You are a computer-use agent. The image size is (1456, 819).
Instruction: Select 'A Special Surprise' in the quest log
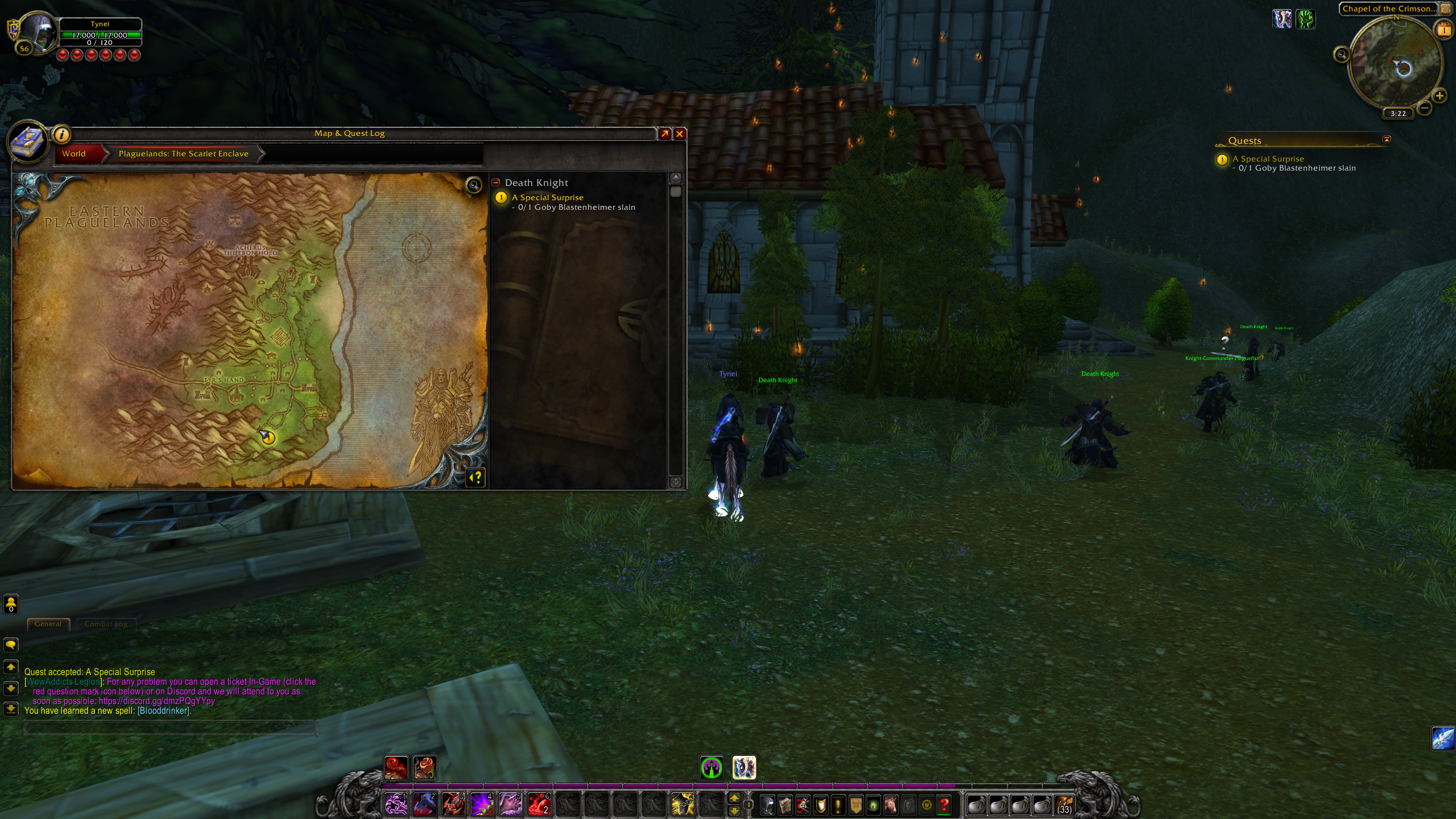[547, 197]
